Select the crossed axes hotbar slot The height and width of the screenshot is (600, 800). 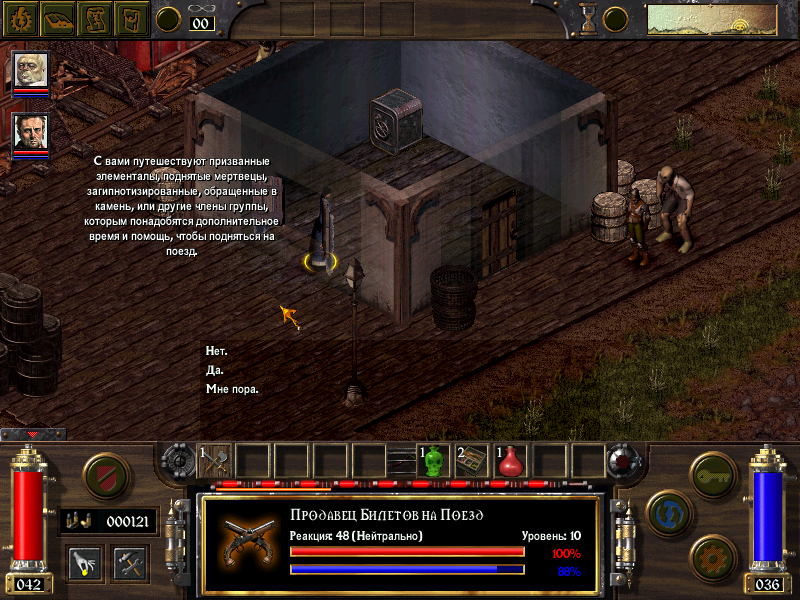[x=215, y=461]
